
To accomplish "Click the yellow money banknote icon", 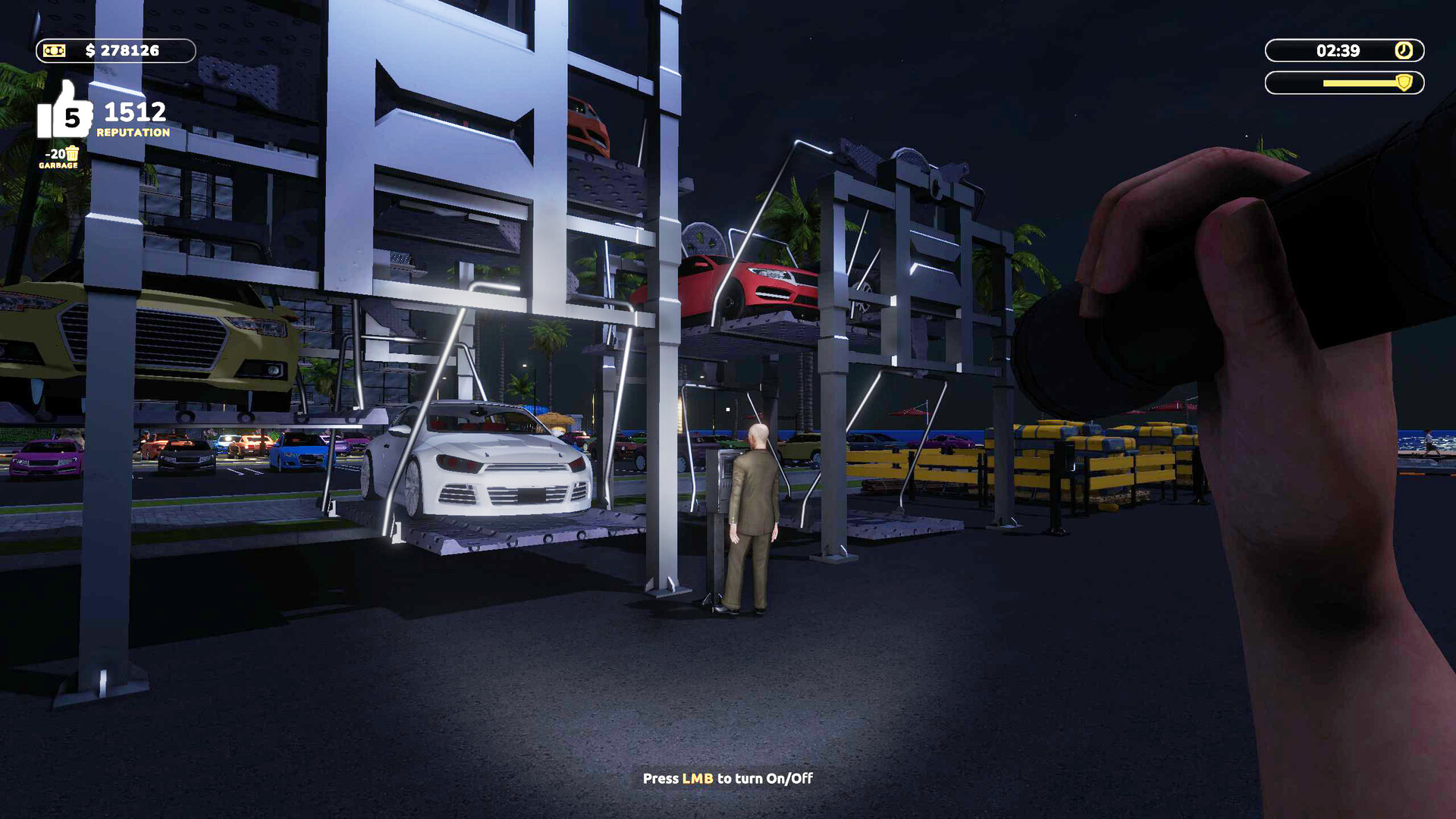I will [54, 50].
